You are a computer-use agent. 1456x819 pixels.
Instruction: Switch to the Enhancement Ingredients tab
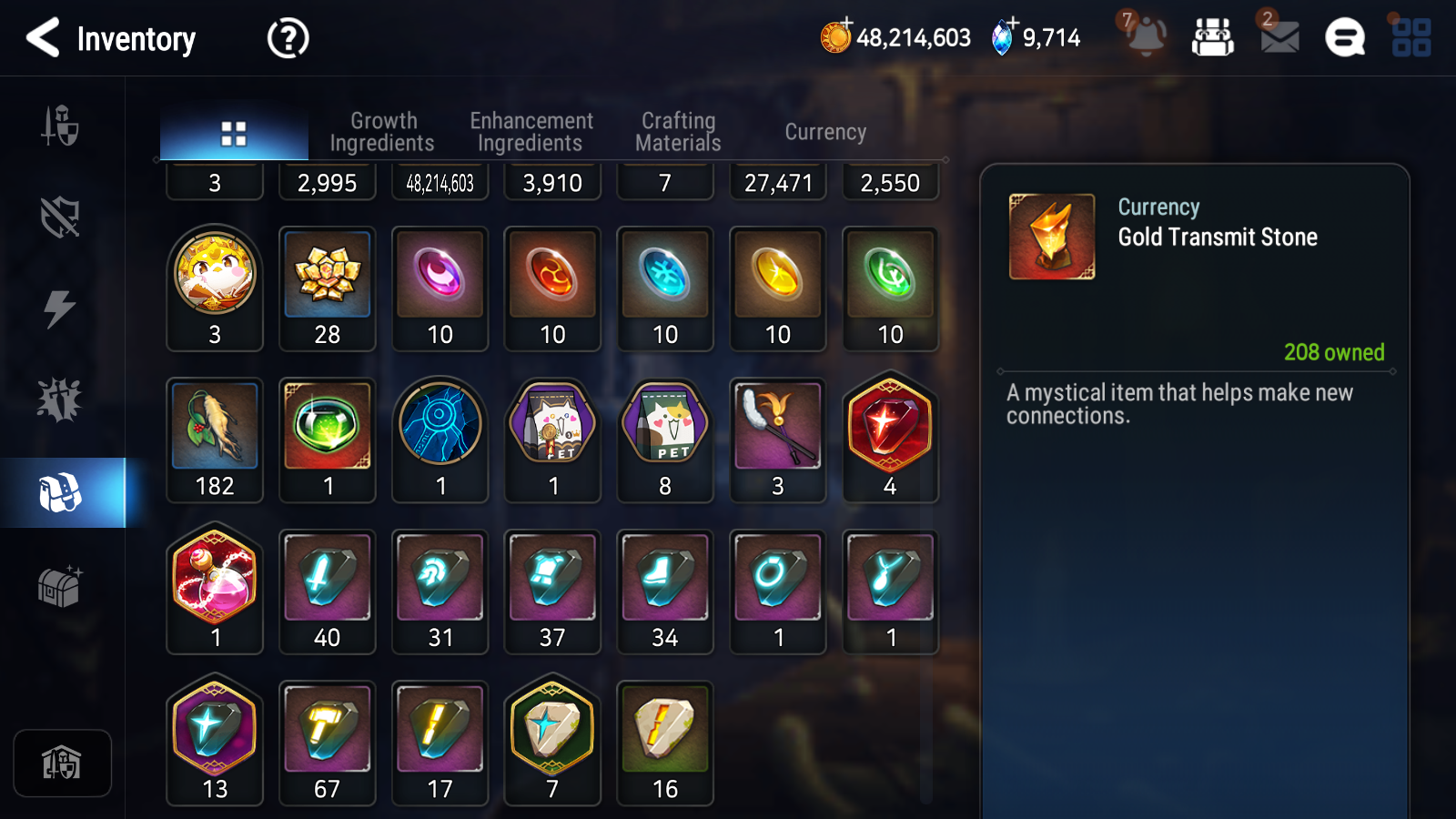pos(531,131)
